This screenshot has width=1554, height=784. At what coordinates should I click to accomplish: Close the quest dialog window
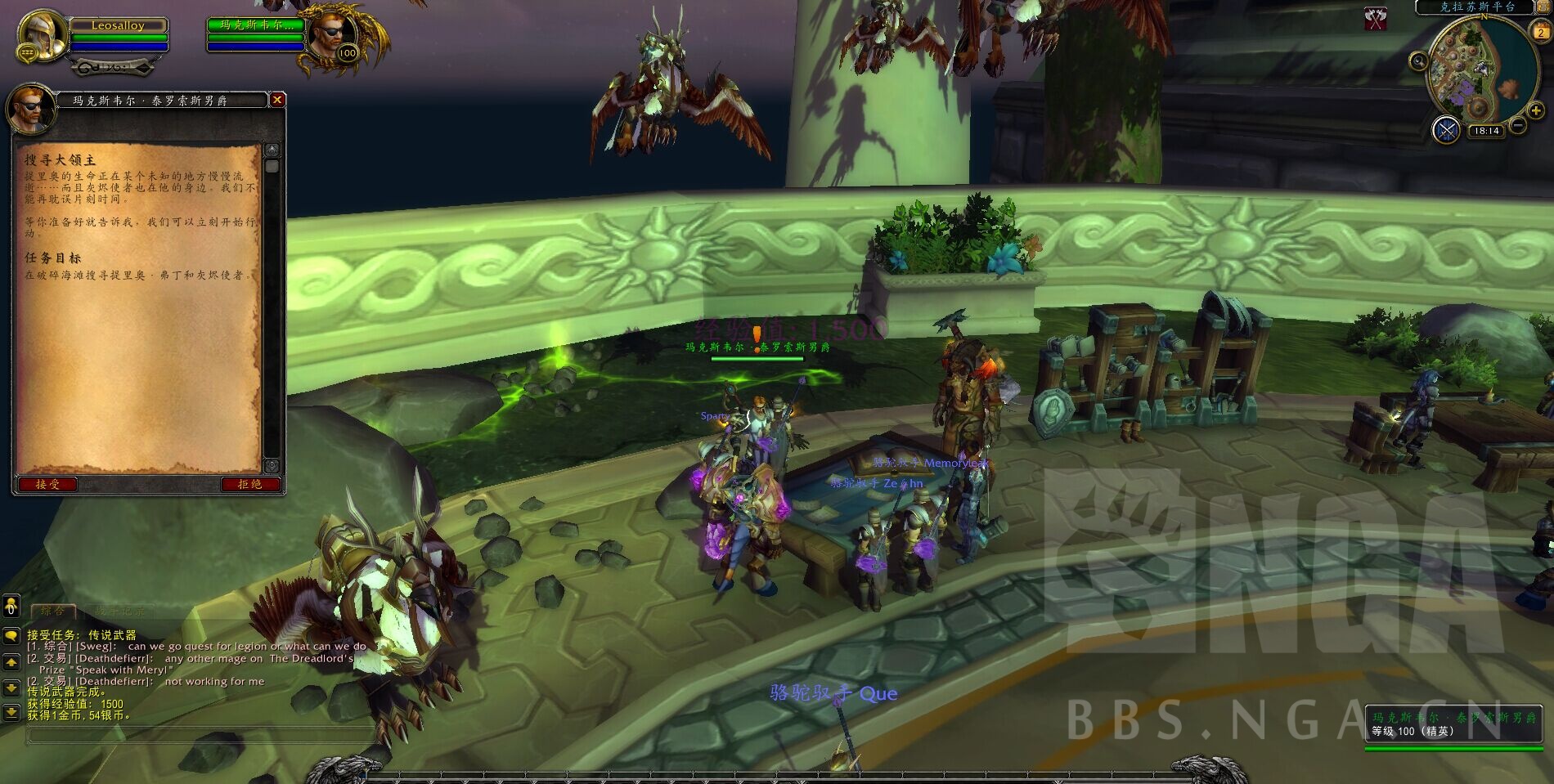coord(277,100)
